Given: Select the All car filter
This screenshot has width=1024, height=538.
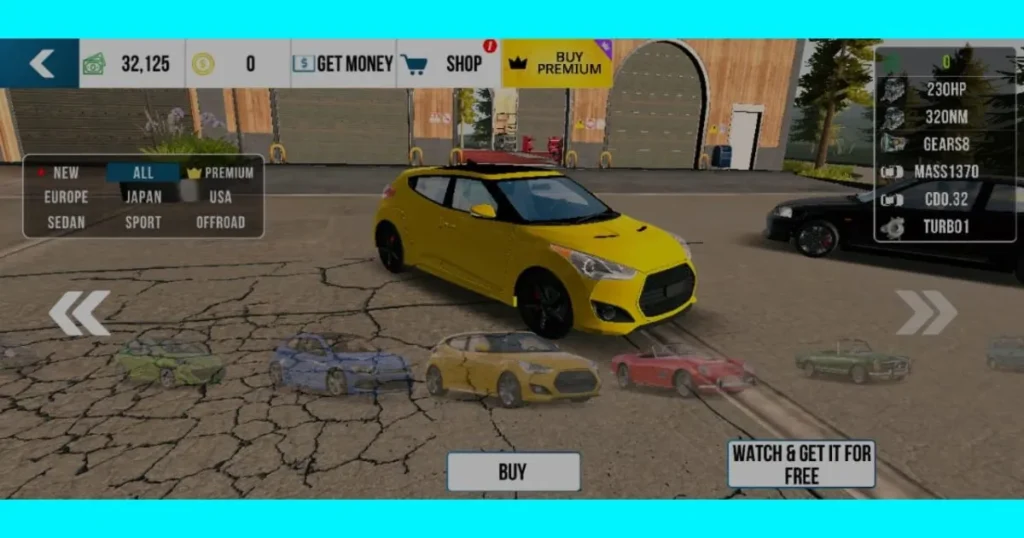Looking at the screenshot, I should tap(143, 172).
